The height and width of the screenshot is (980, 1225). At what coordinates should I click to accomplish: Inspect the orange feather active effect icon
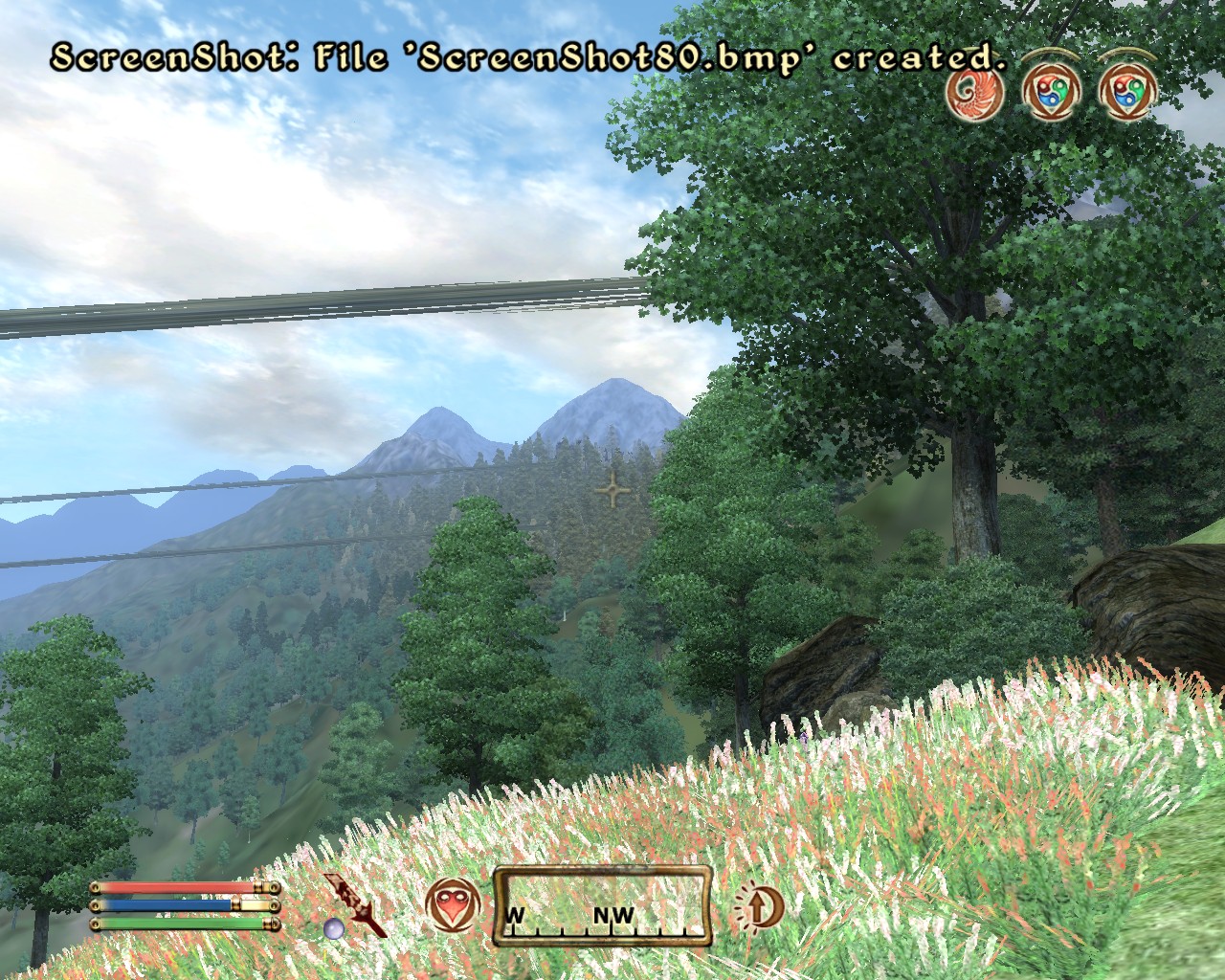click(976, 92)
